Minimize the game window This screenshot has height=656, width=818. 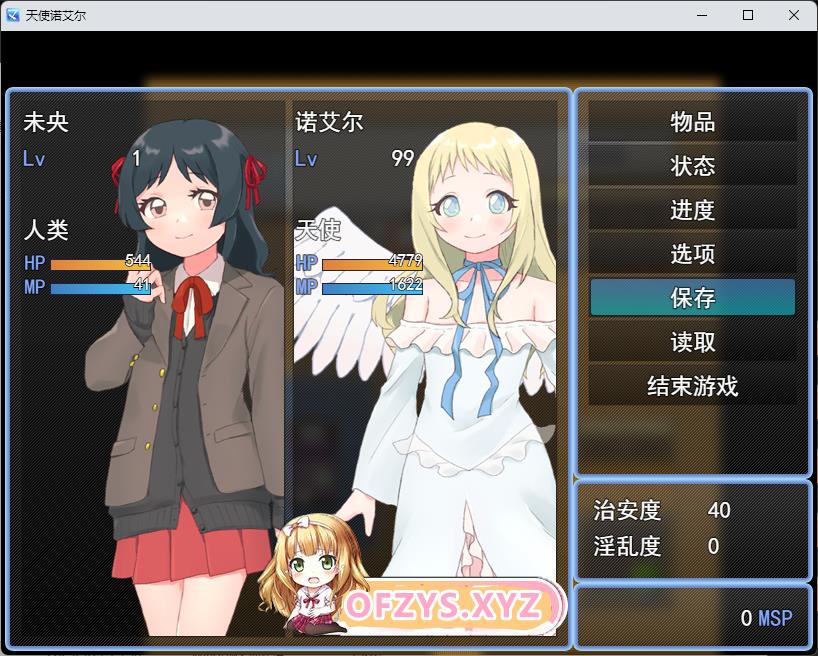pos(702,15)
